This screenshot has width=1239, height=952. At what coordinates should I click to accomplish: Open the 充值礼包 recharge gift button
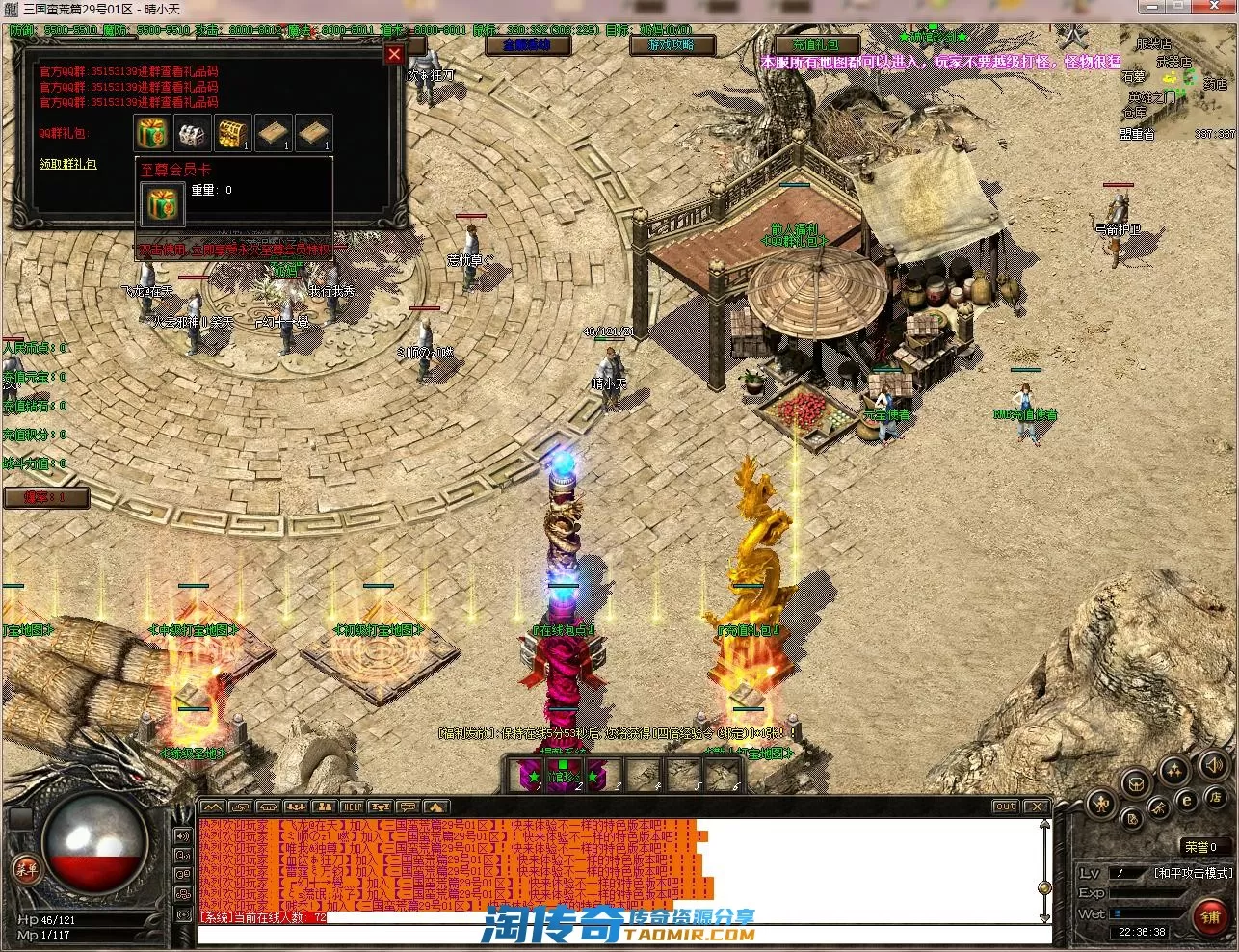[x=815, y=44]
